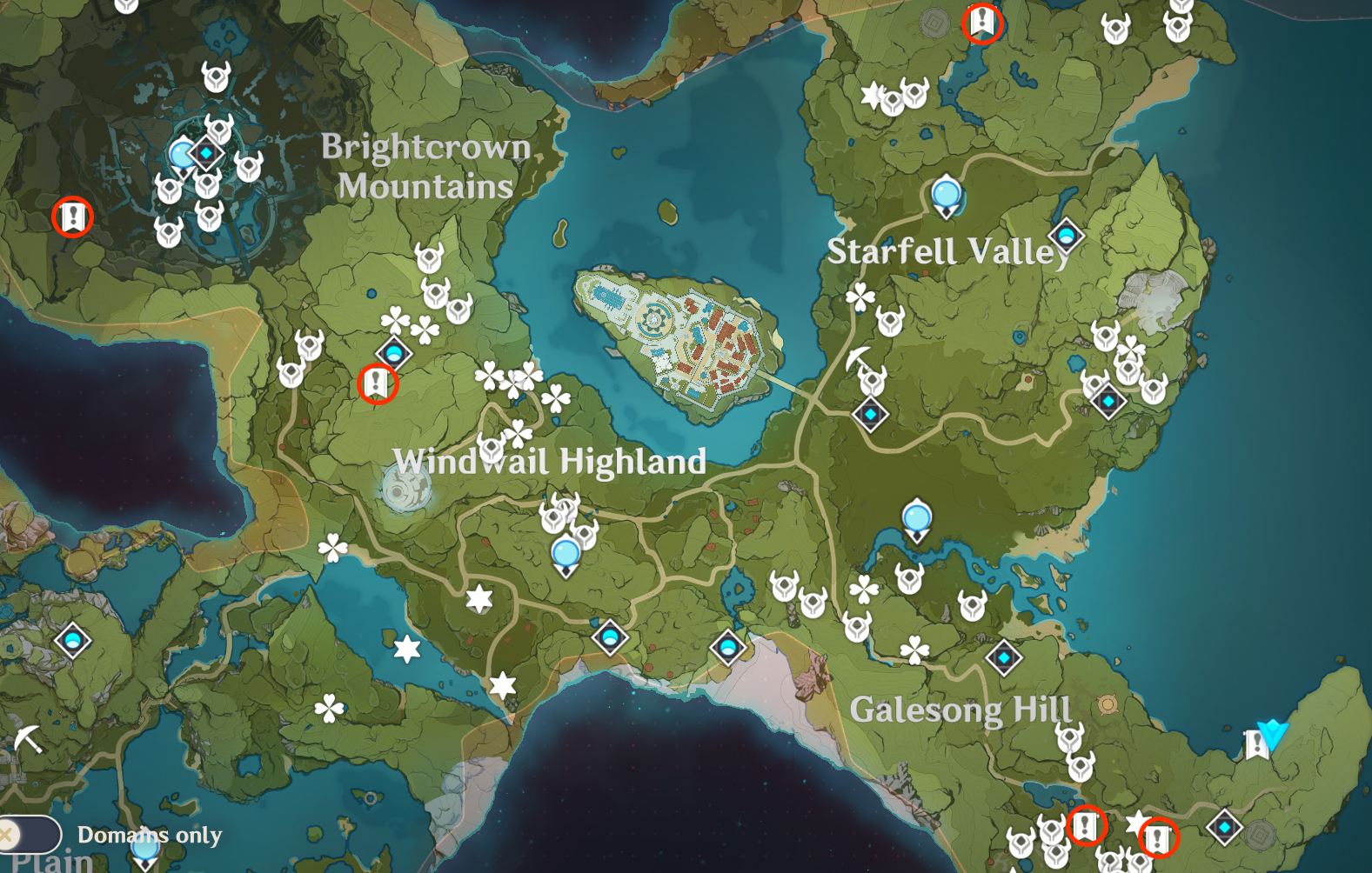The height and width of the screenshot is (873, 1372).
Task: Select the teleport waypoint below Windwail Highland label
Action: pos(566,554)
